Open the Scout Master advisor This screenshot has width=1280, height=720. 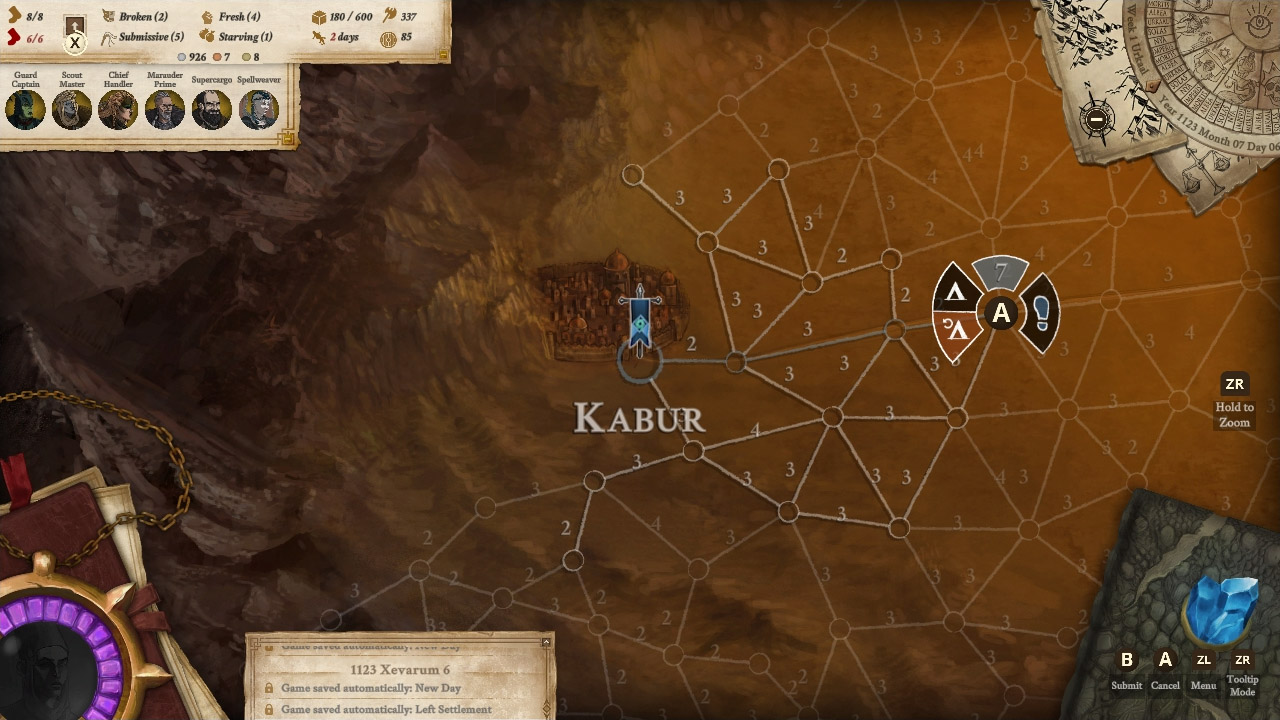point(71,107)
